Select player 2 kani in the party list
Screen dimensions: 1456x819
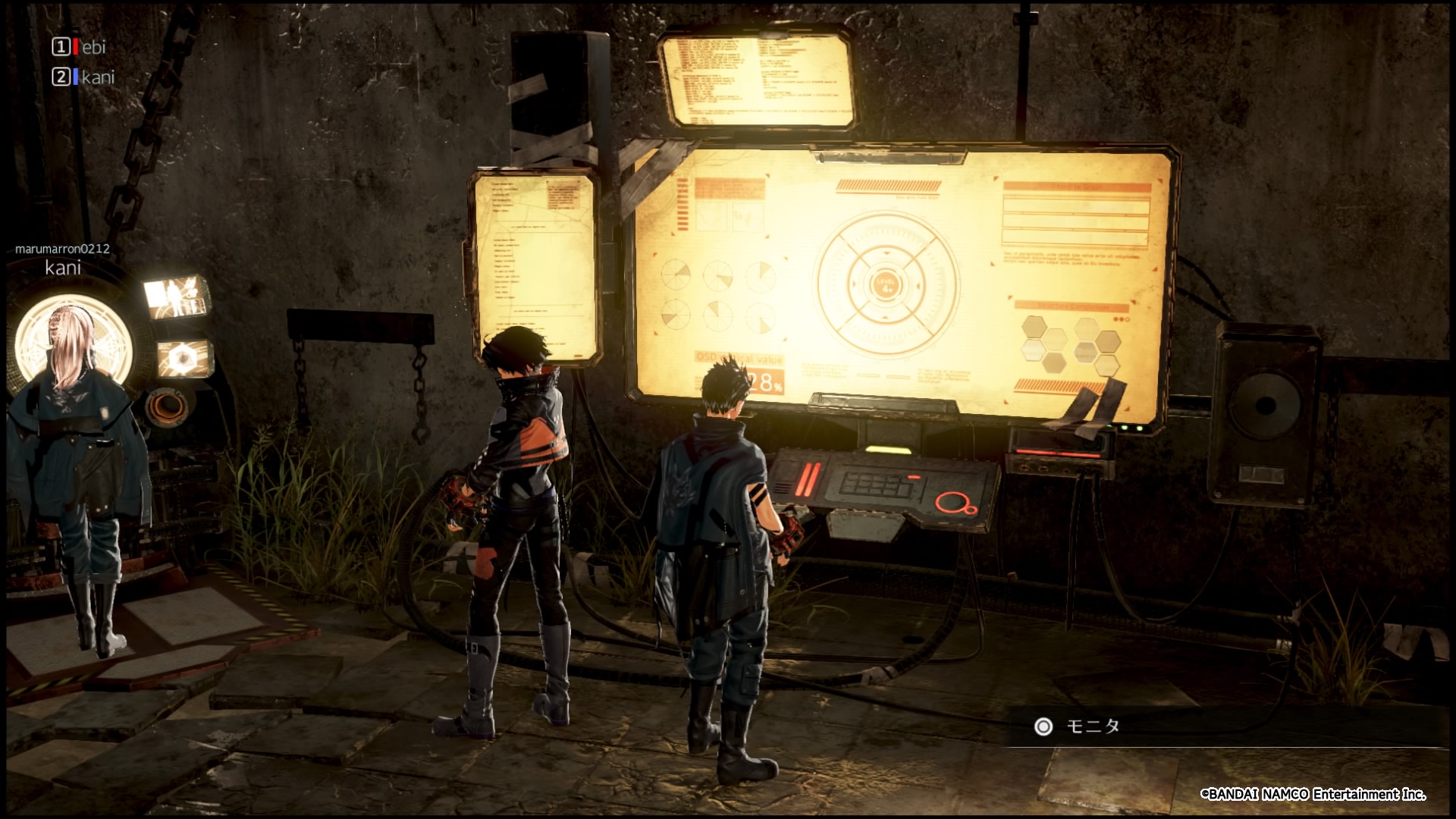[97, 77]
